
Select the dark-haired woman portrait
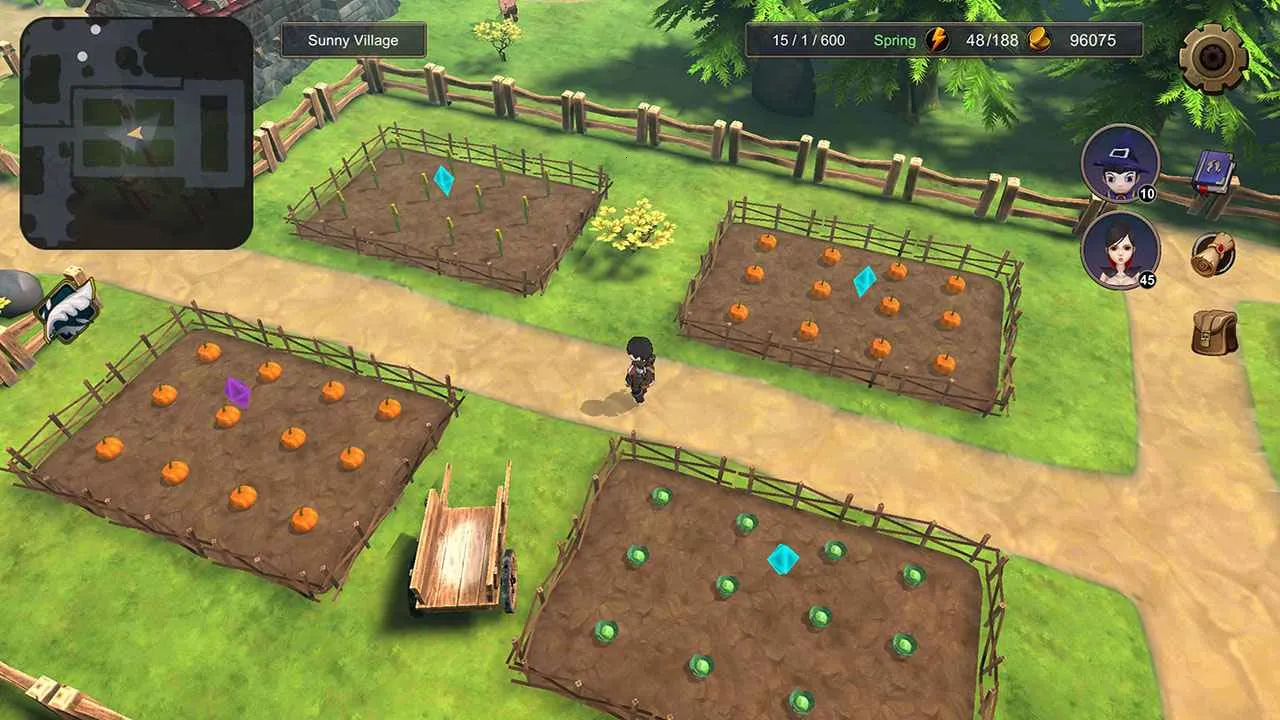tap(1120, 250)
